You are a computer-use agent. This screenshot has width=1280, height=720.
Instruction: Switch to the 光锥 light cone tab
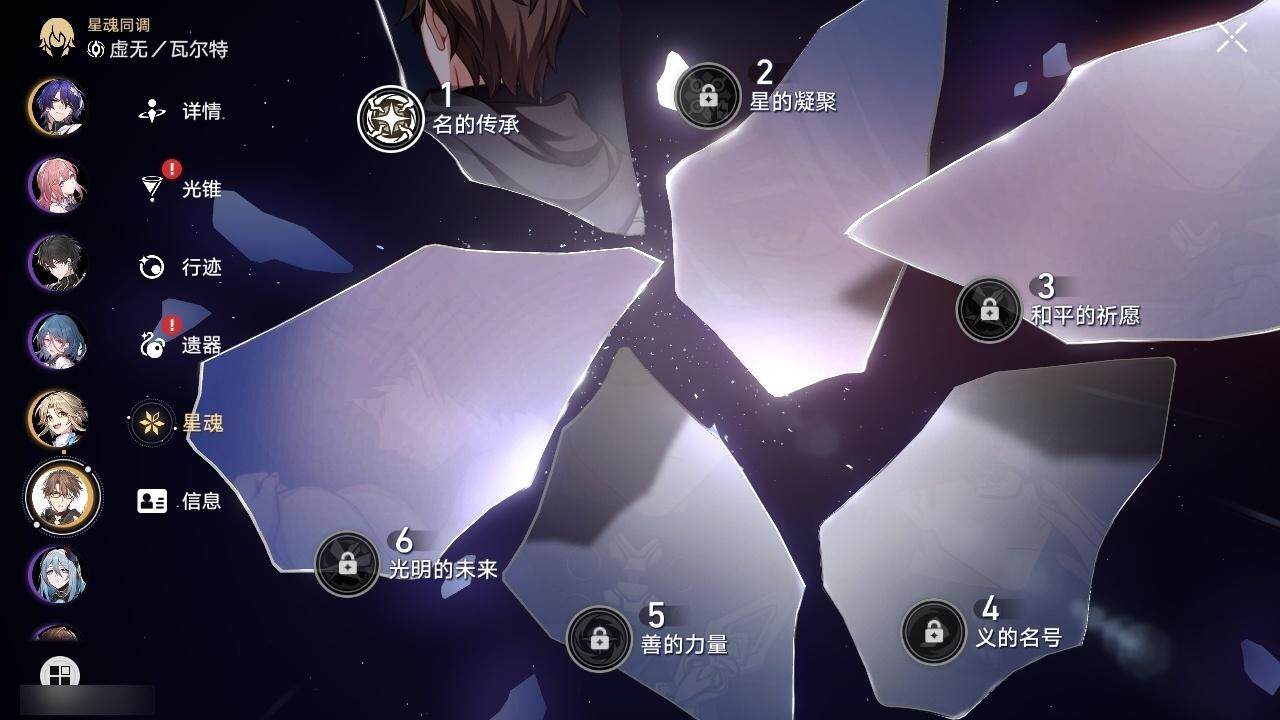pos(181,188)
